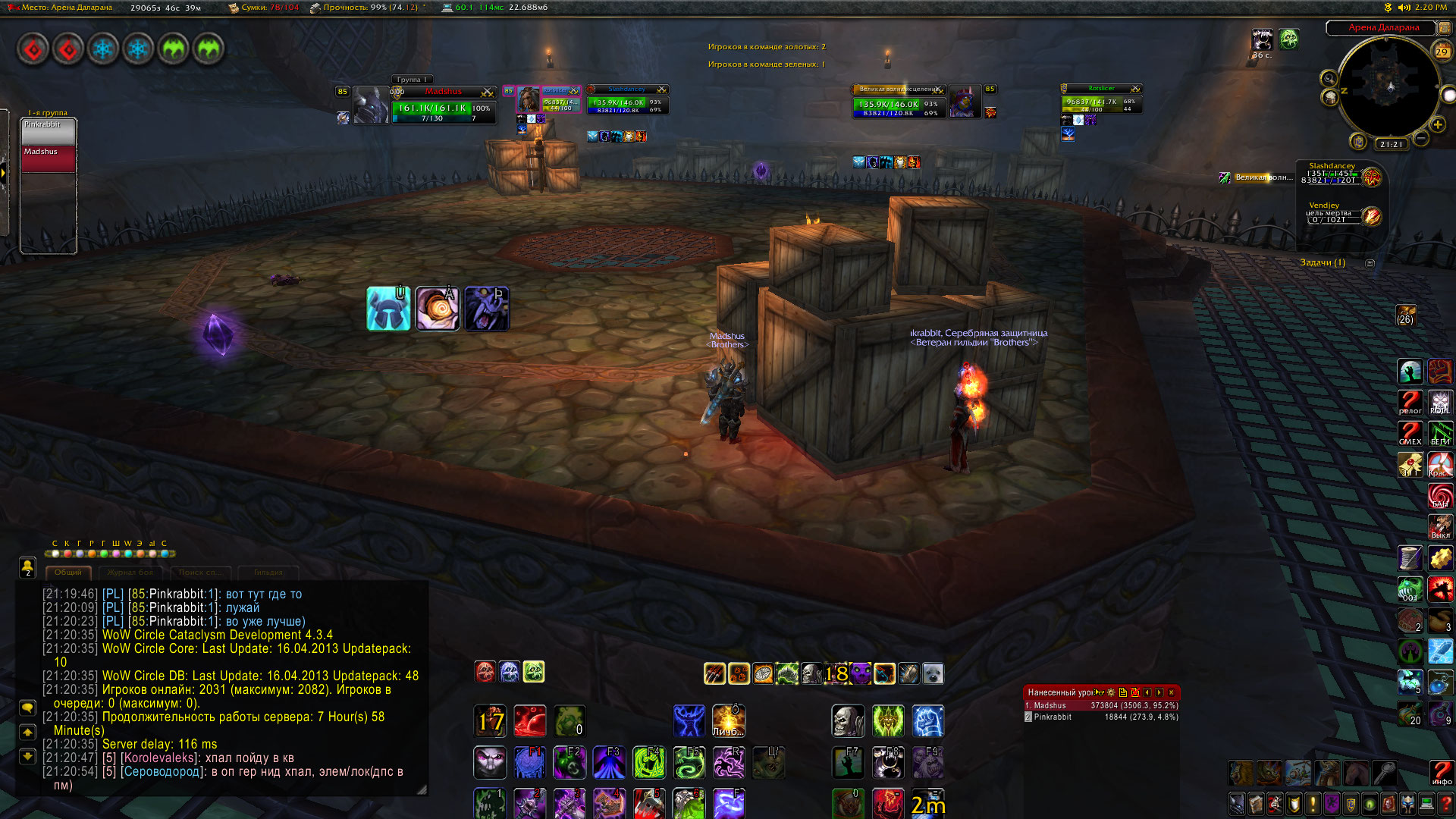Screen dimensions: 1456x819
Task: Switch to the Общий chat tab
Action: click(x=68, y=573)
